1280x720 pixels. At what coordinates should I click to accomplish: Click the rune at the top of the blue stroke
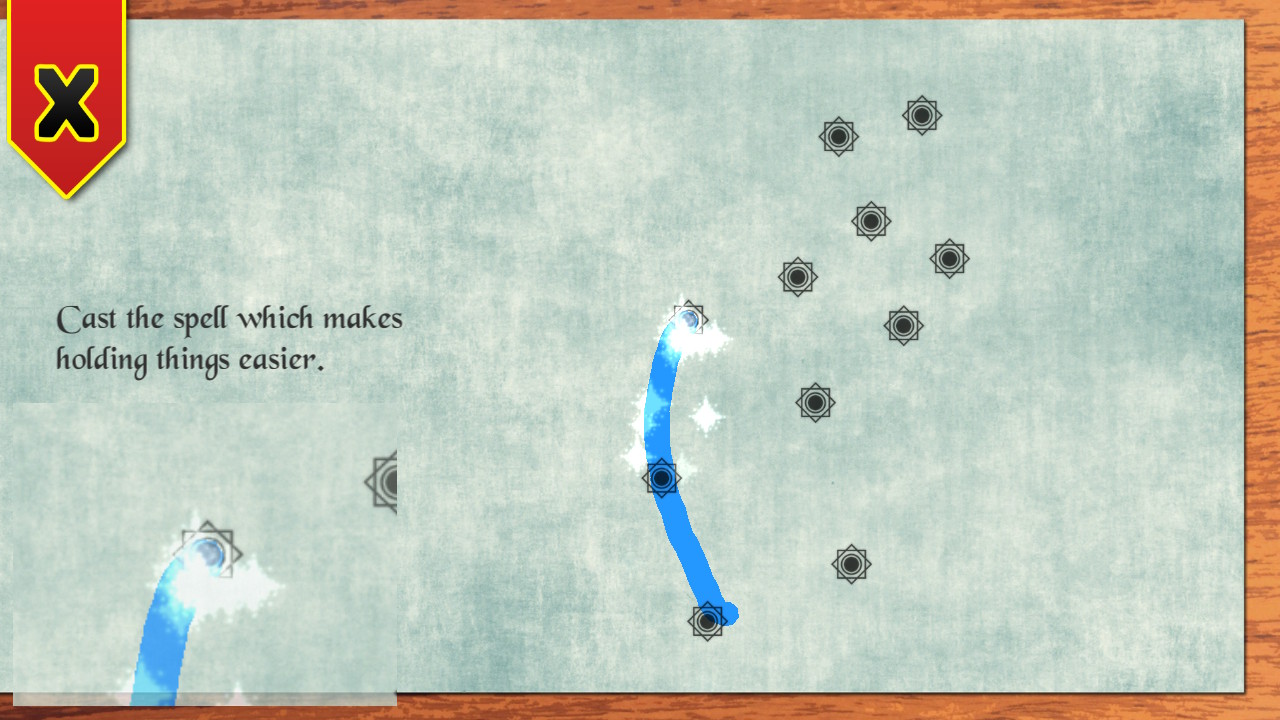coord(688,319)
